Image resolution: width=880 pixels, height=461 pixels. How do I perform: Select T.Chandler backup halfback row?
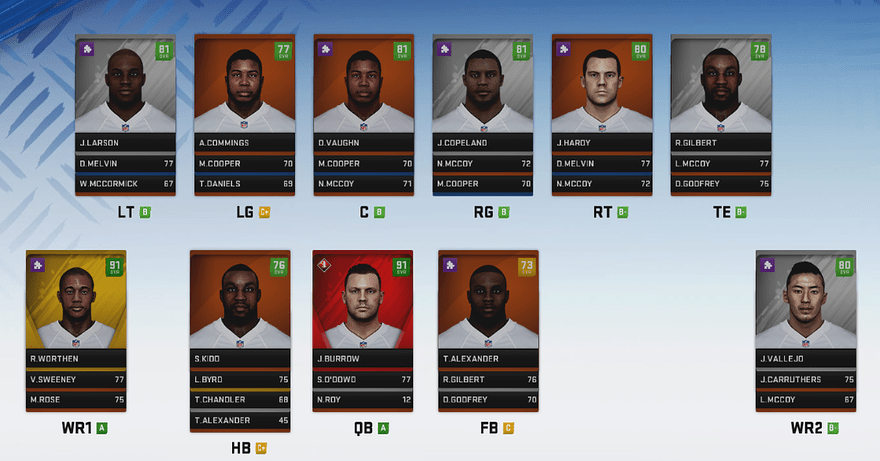pos(239,400)
